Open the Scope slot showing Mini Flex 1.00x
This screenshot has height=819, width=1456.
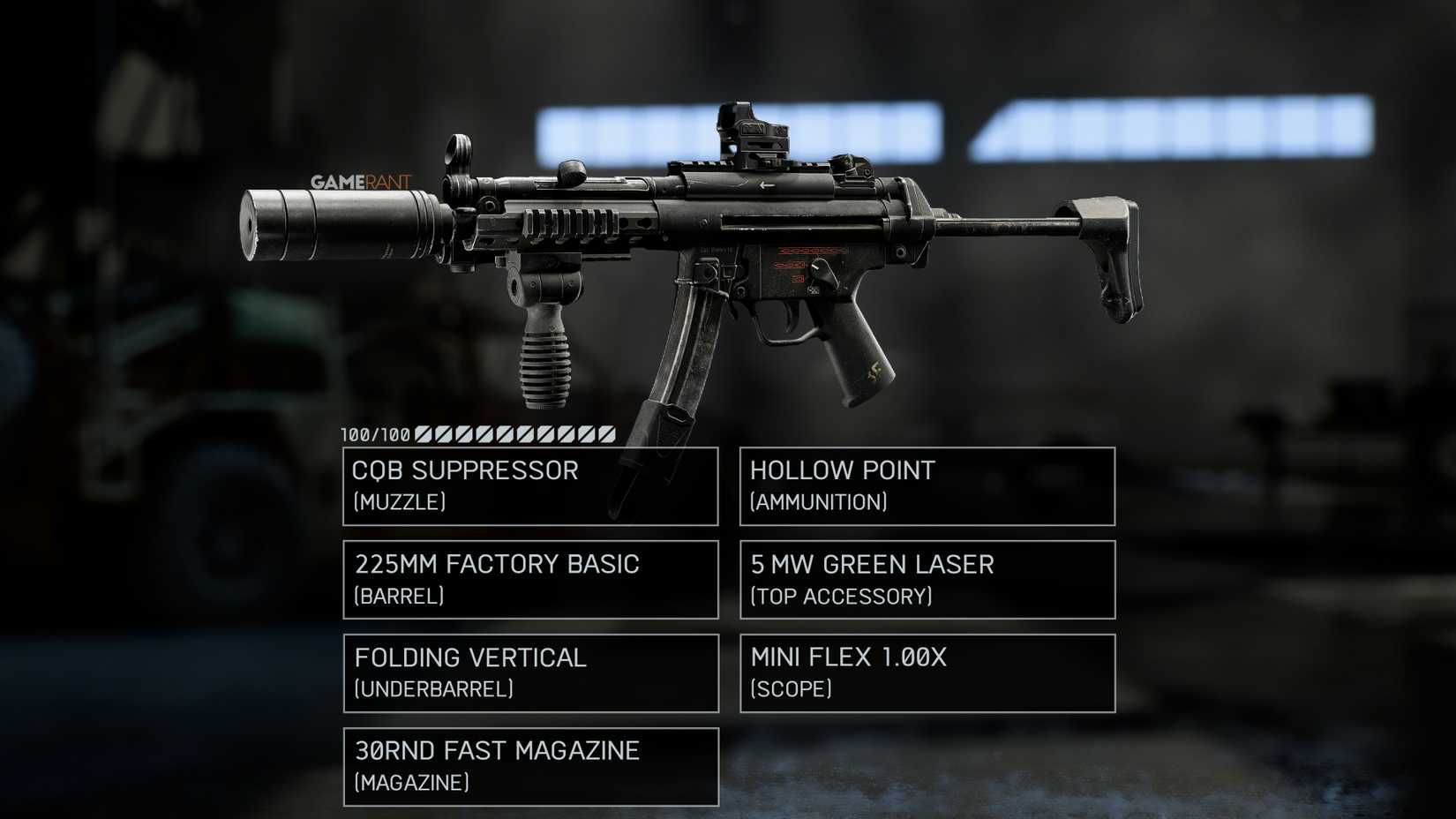927,674
